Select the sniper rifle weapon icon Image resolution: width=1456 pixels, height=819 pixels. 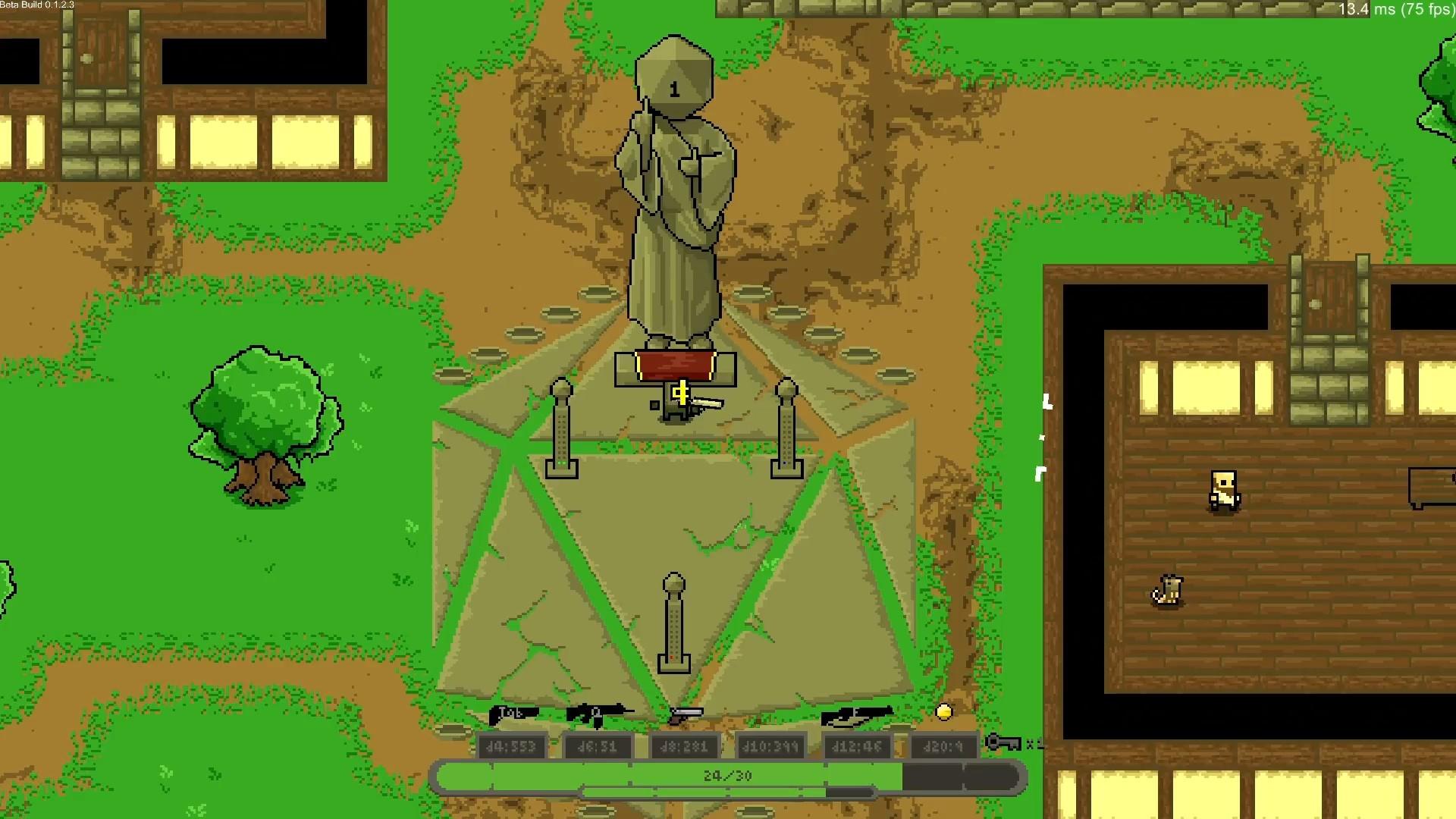tap(857, 715)
